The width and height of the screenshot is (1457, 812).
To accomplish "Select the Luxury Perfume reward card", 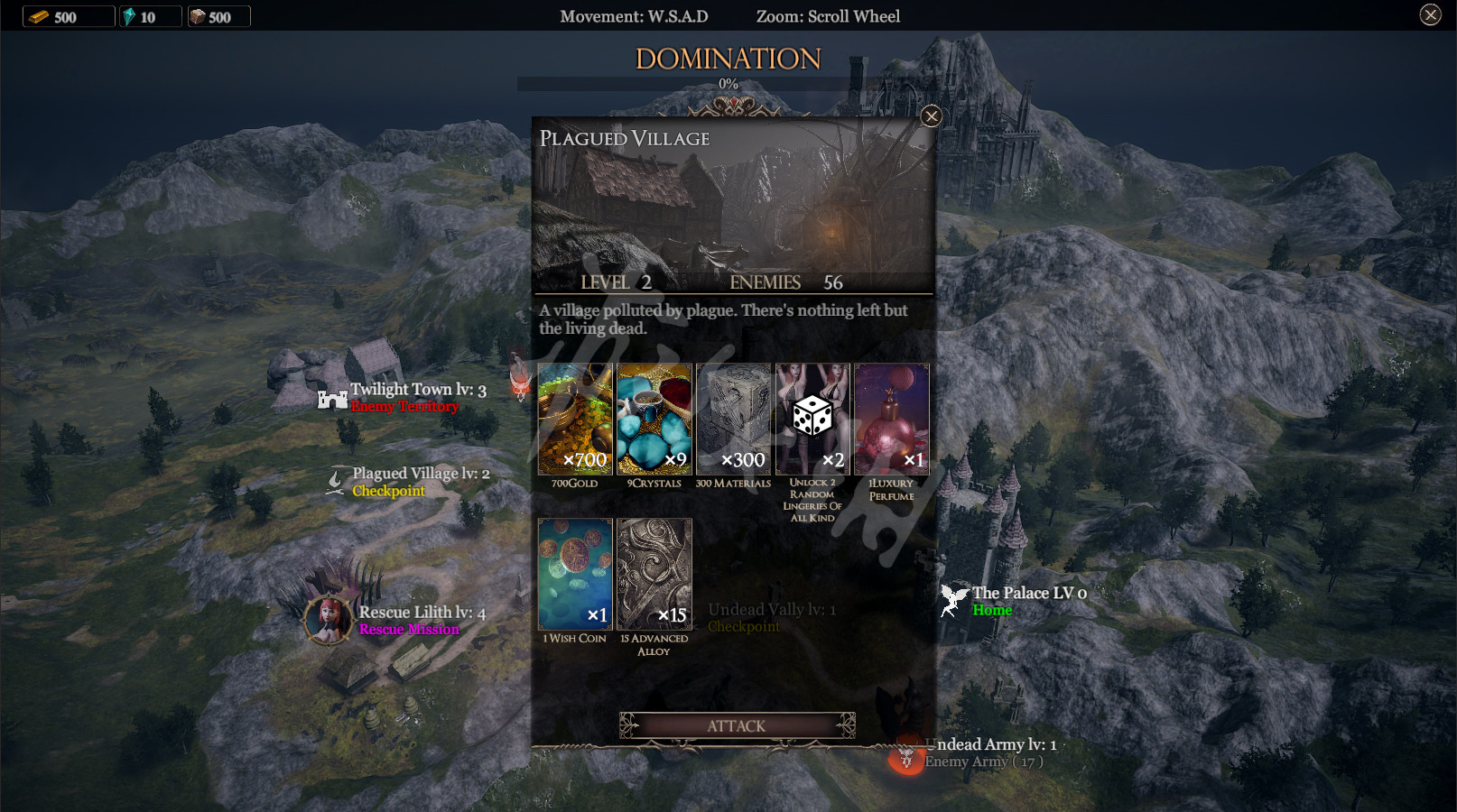I will pyautogui.click(x=891, y=420).
